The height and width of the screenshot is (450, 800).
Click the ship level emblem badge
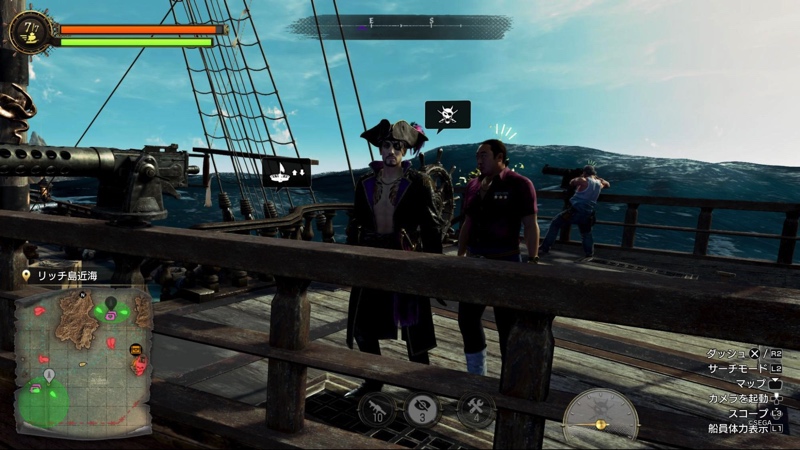point(29,32)
